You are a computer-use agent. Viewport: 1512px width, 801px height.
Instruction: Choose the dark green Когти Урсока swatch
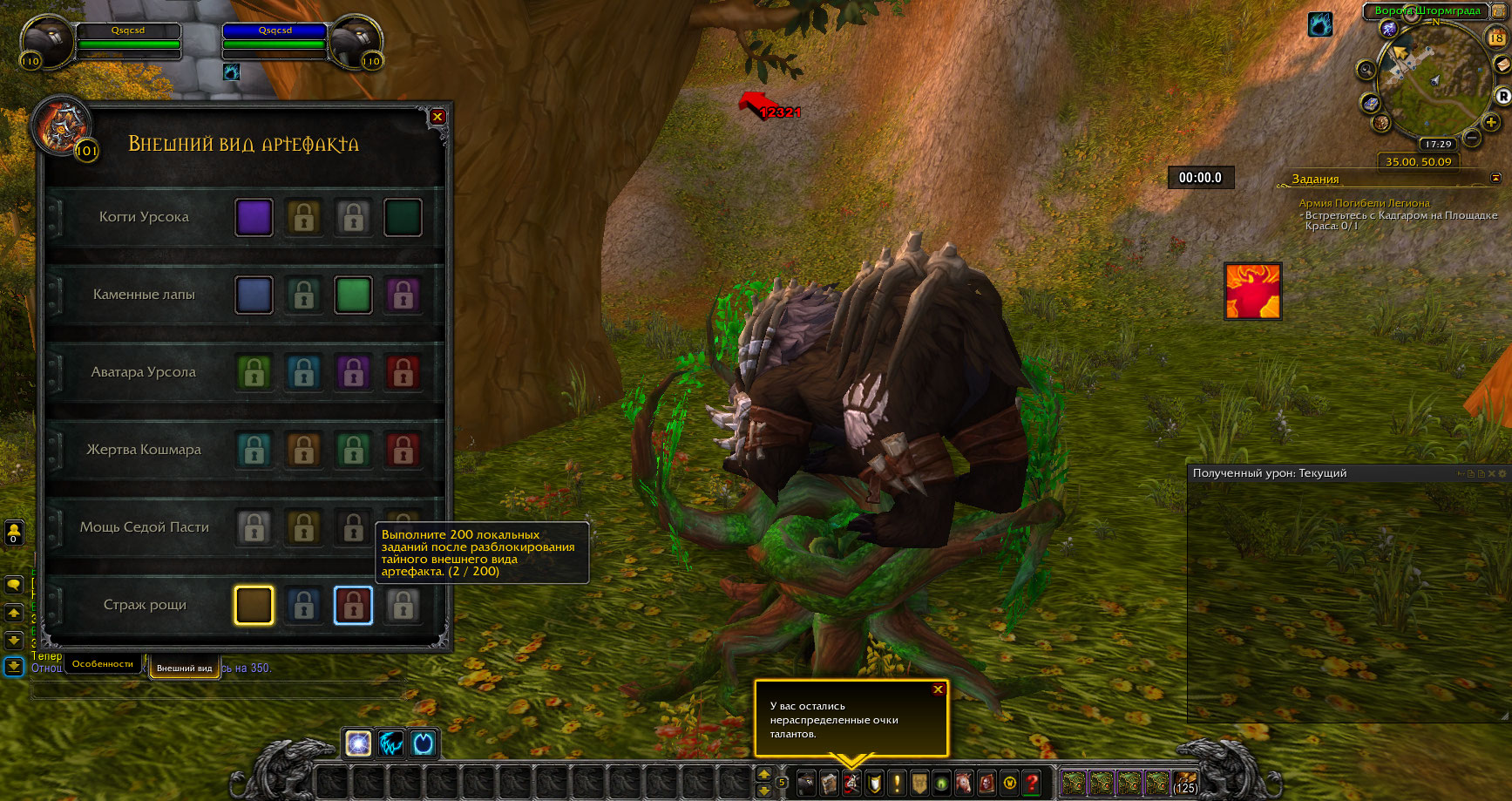[x=403, y=218]
